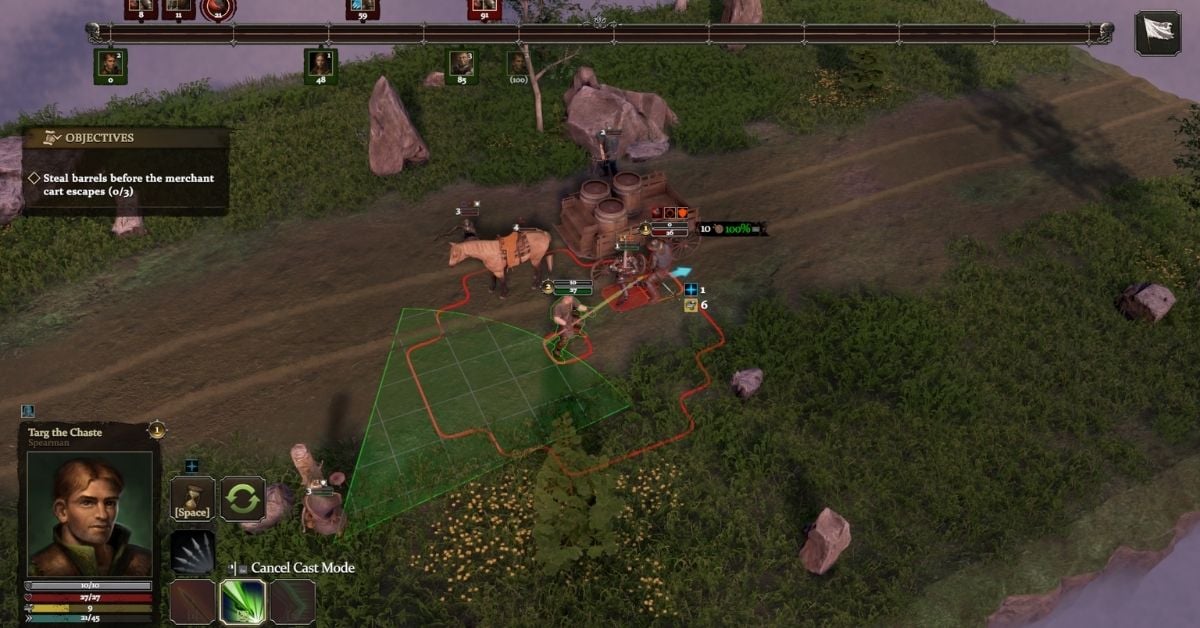Select the ally turn portrait marked 48
Image resolution: width=1200 pixels, height=628 pixels.
[x=320, y=64]
